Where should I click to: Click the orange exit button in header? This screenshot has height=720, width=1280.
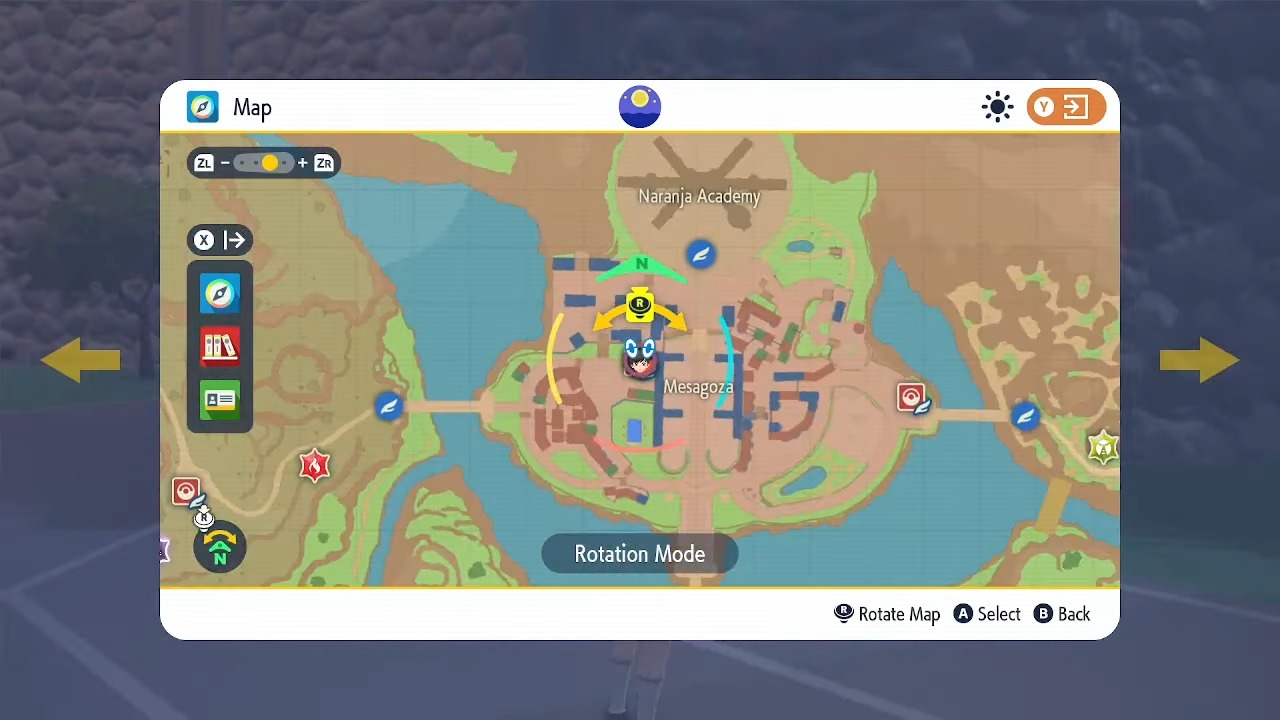pos(1066,107)
